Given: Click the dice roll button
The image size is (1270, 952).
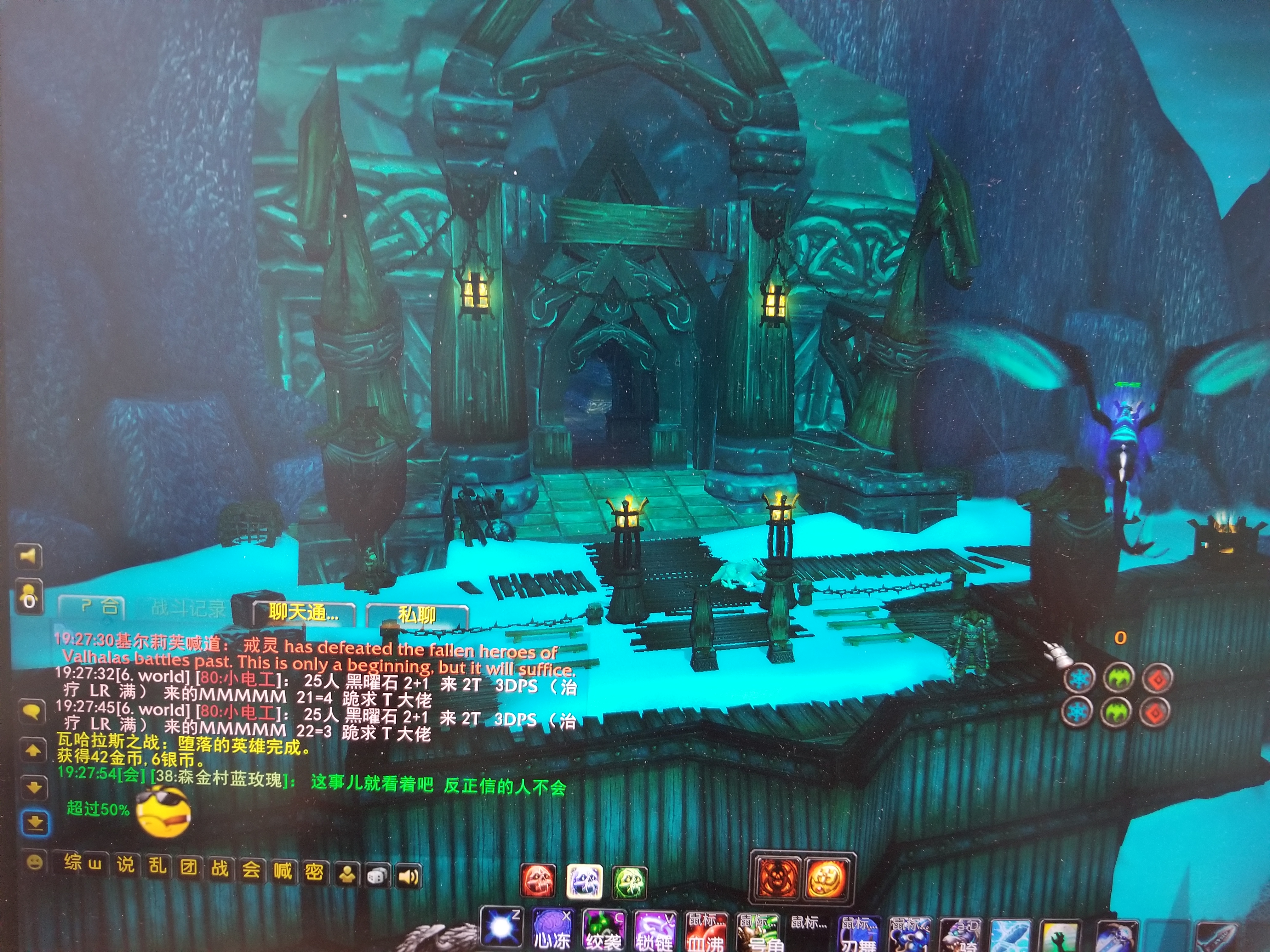Looking at the screenshot, I should coord(377,876).
